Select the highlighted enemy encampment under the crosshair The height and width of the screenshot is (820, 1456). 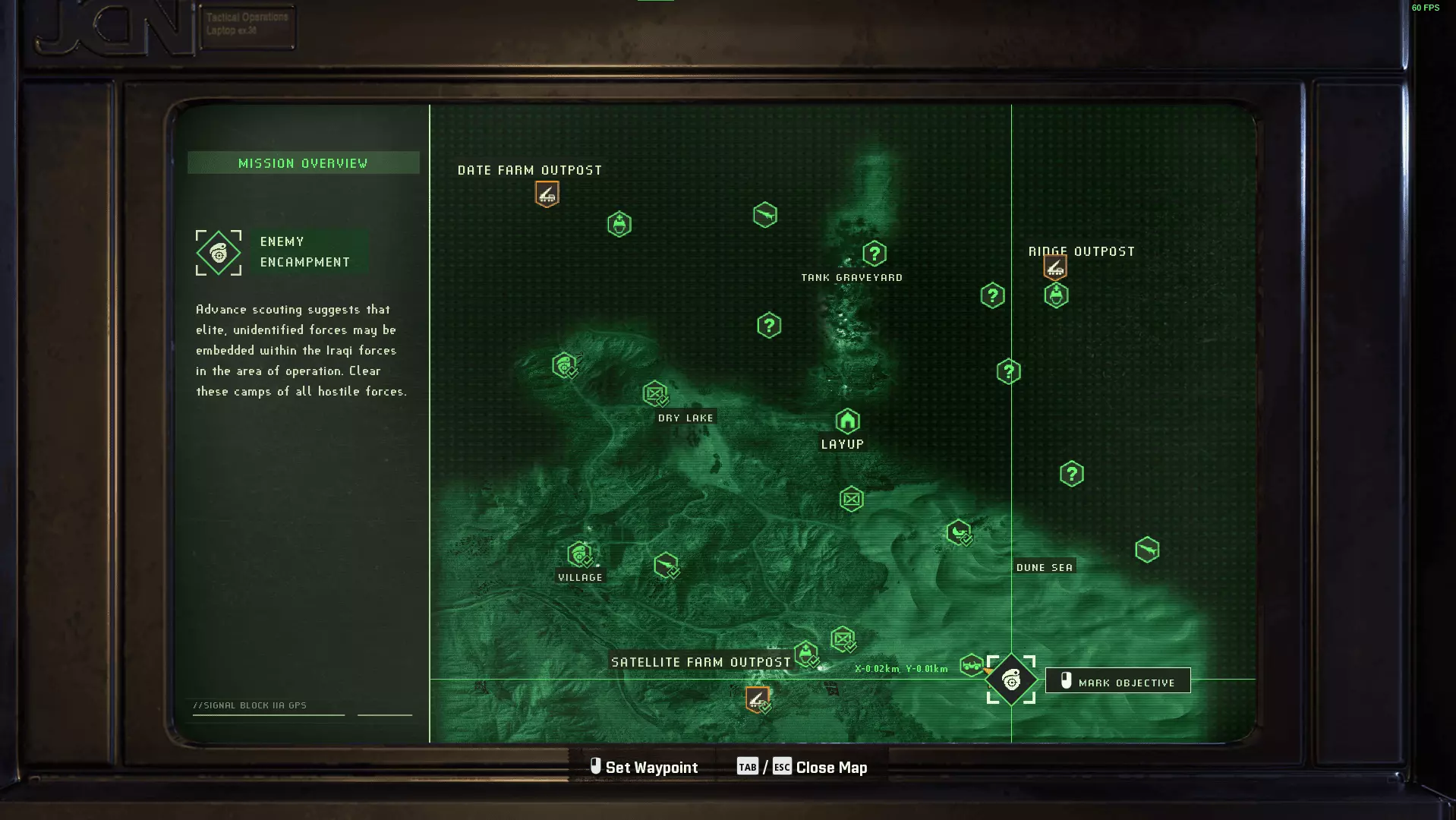1010,680
